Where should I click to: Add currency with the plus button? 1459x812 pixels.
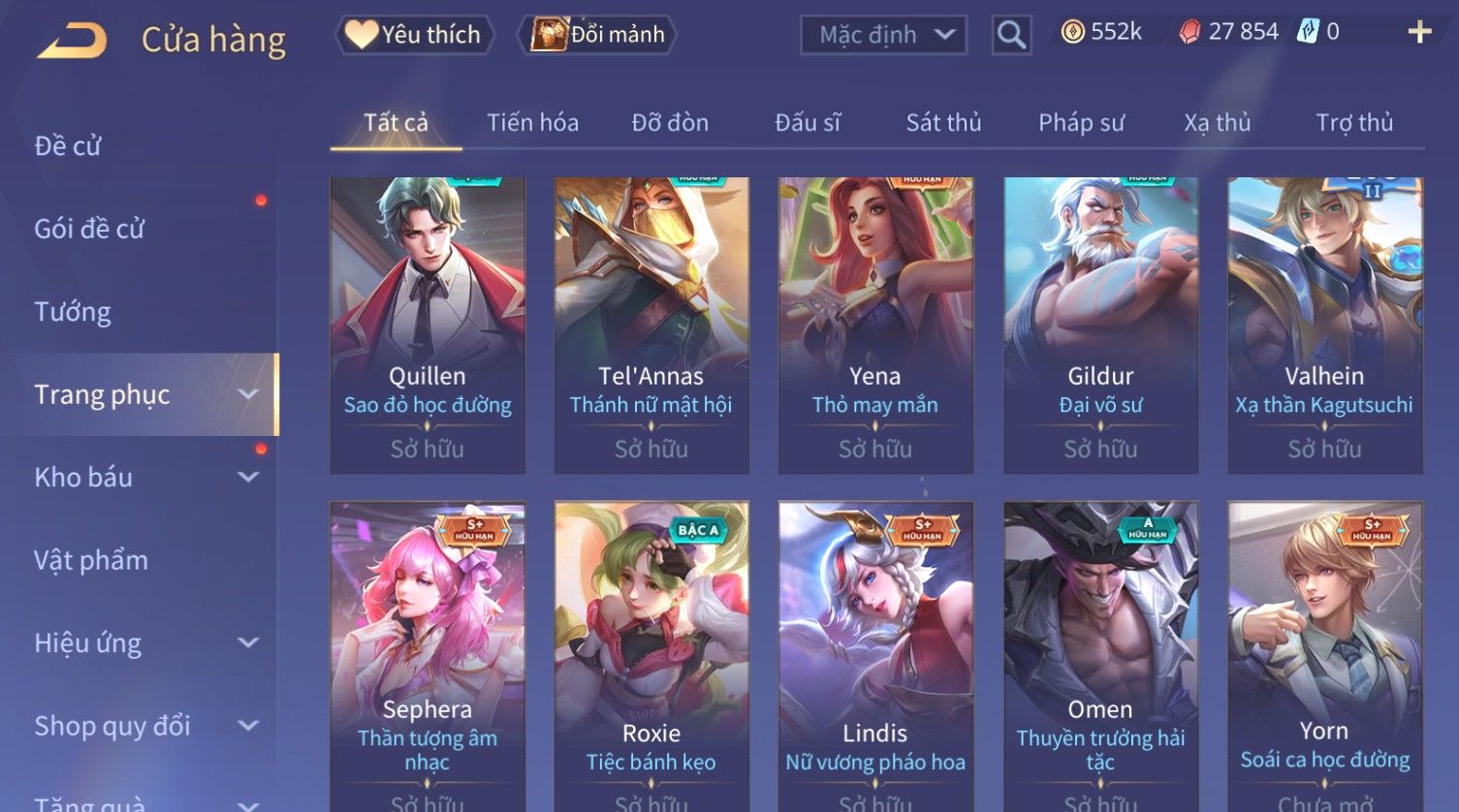pyautogui.click(x=1418, y=32)
